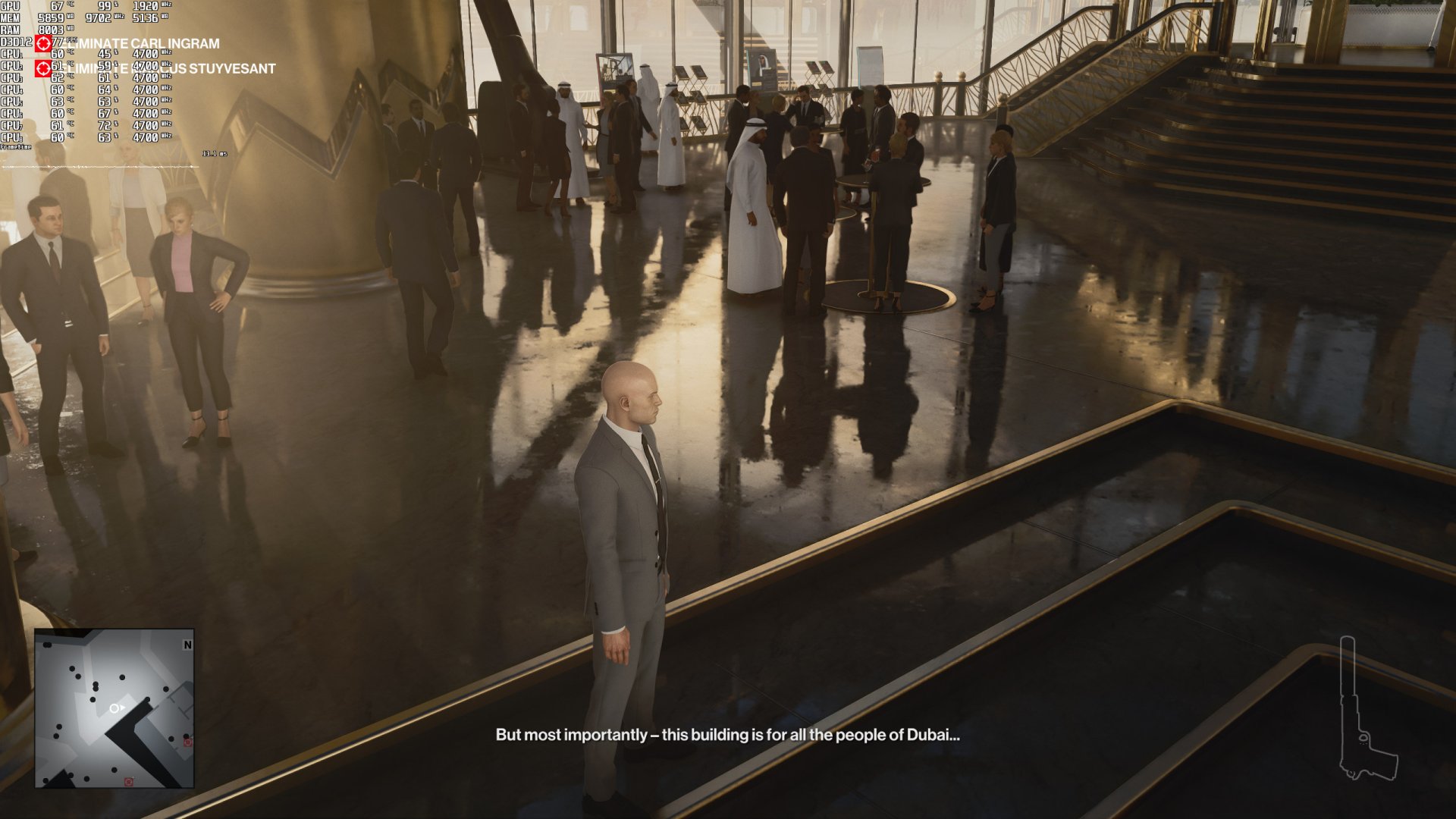
Task: Click the player arrow marker on the minimap
Action: [x=116, y=708]
